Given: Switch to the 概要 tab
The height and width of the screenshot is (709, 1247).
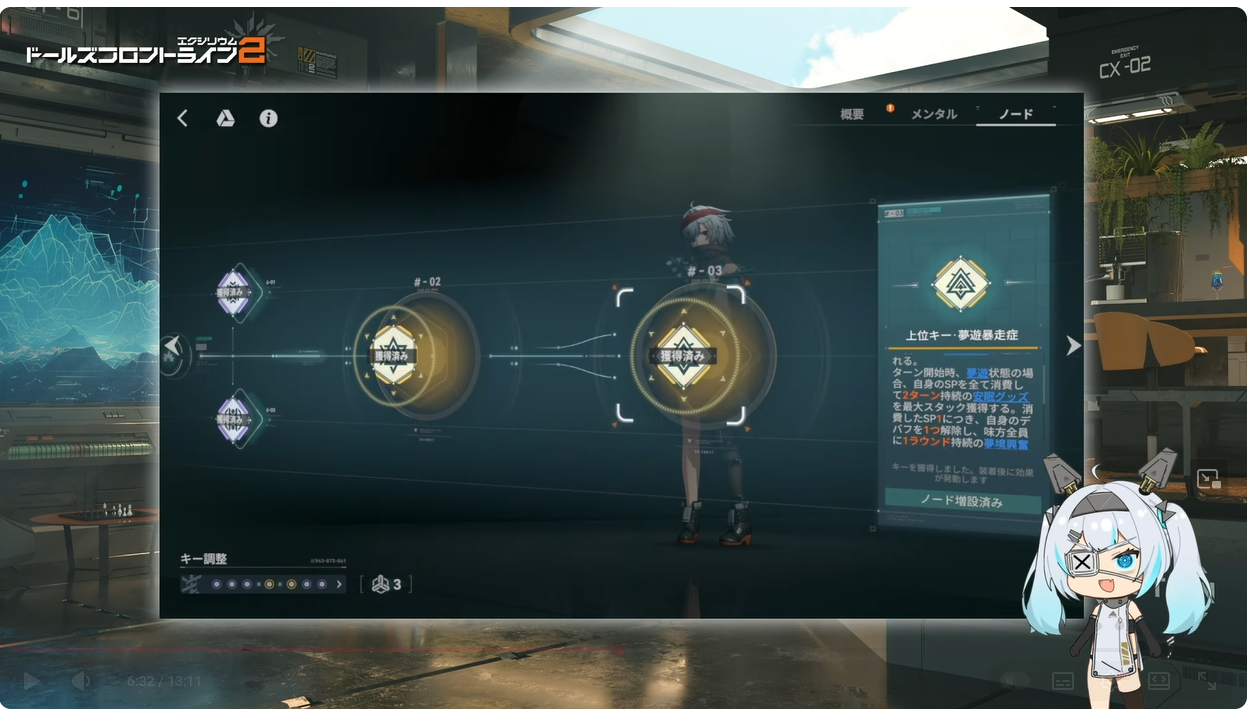Looking at the screenshot, I should pos(852,115).
